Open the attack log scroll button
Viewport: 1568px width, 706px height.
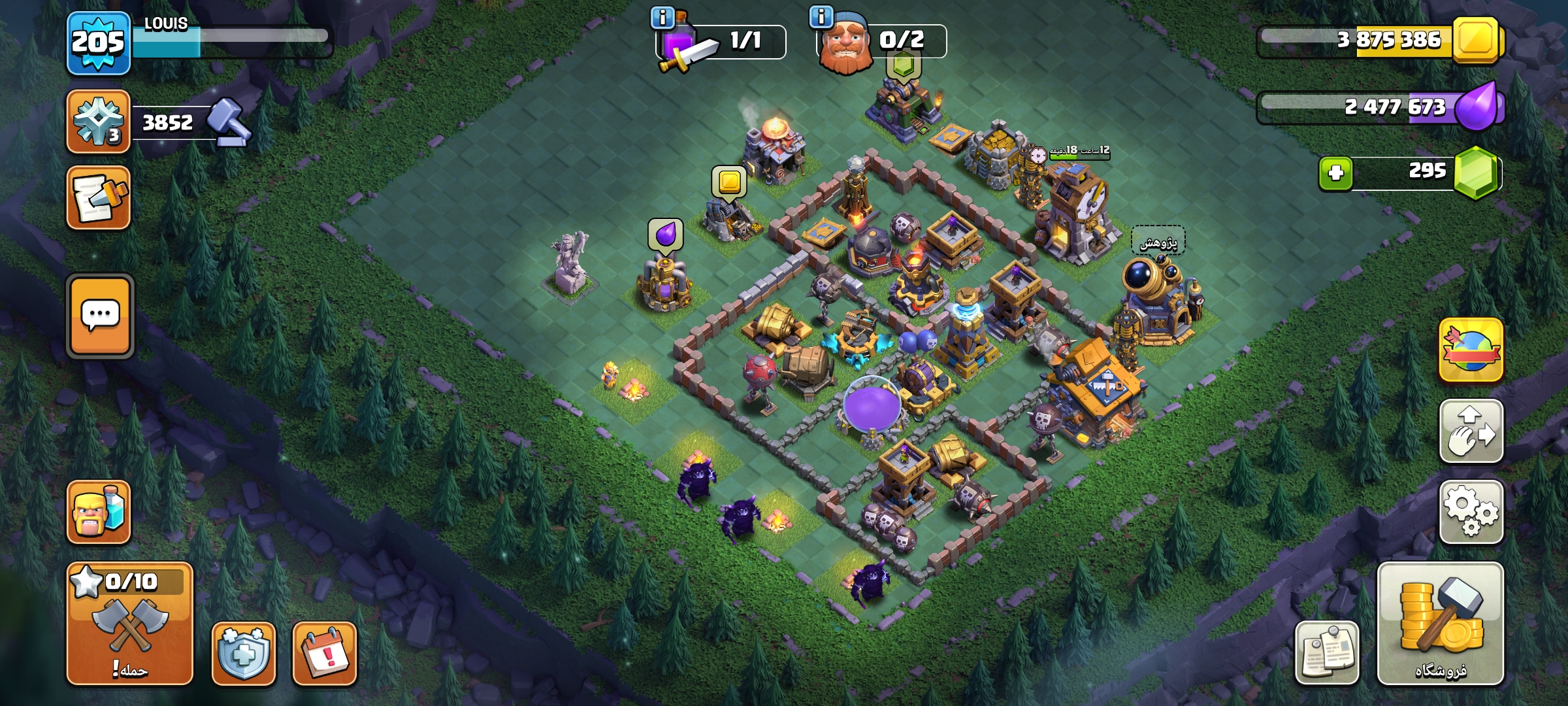[99, 197]
